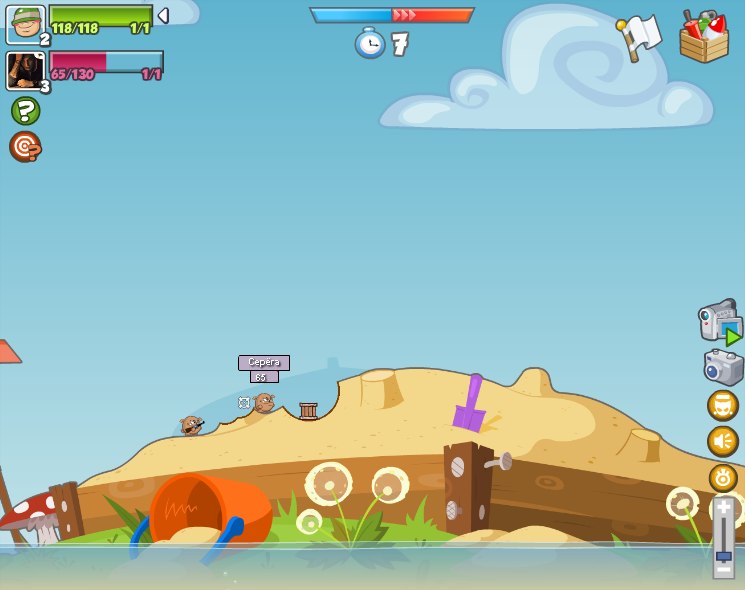Zoom out with the slider minus button
Viewport: 745px width, 590px height.
(723, 570)
